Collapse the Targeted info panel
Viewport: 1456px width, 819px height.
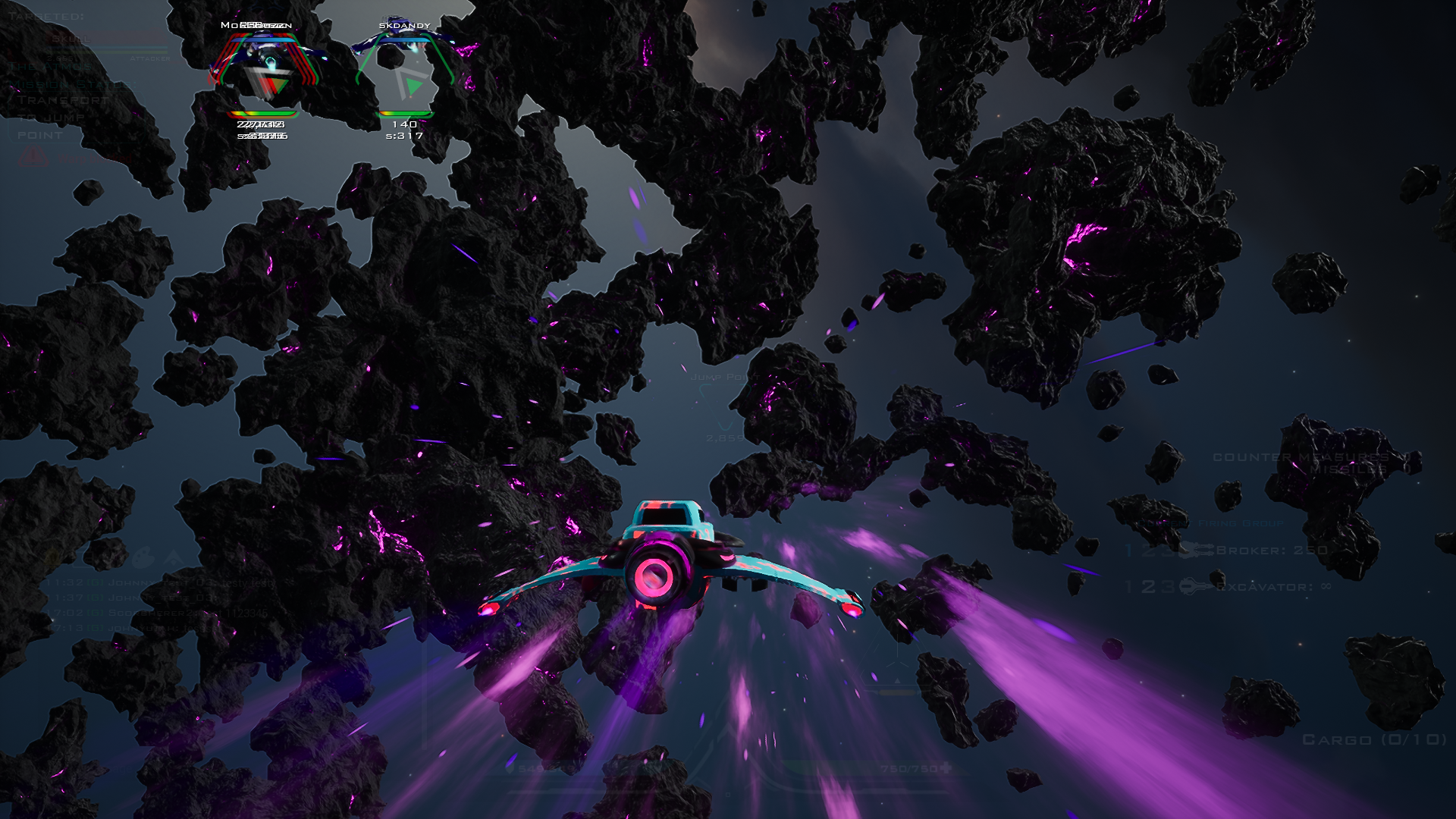pos(48,17)
